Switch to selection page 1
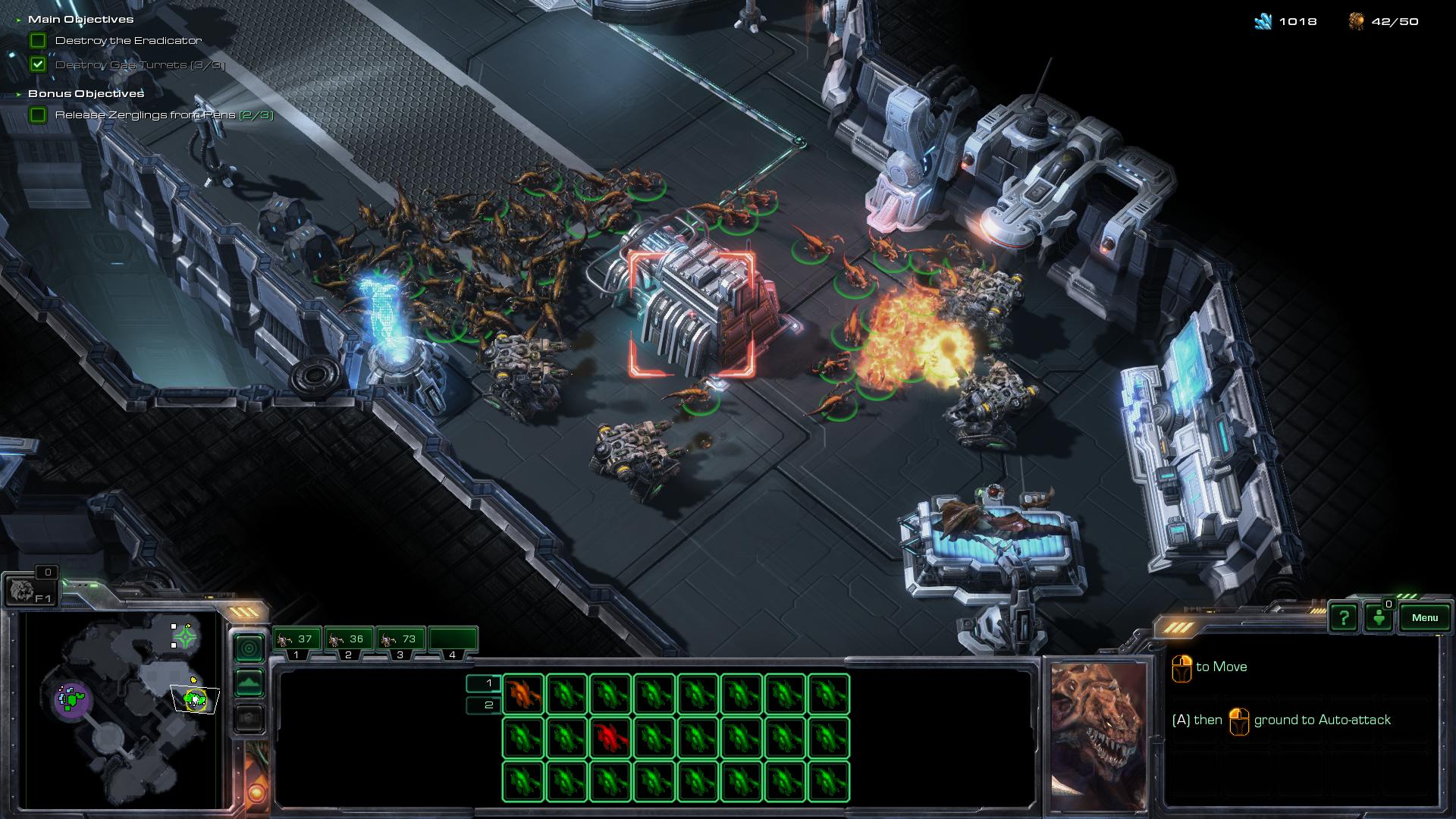 click(484, 683)
